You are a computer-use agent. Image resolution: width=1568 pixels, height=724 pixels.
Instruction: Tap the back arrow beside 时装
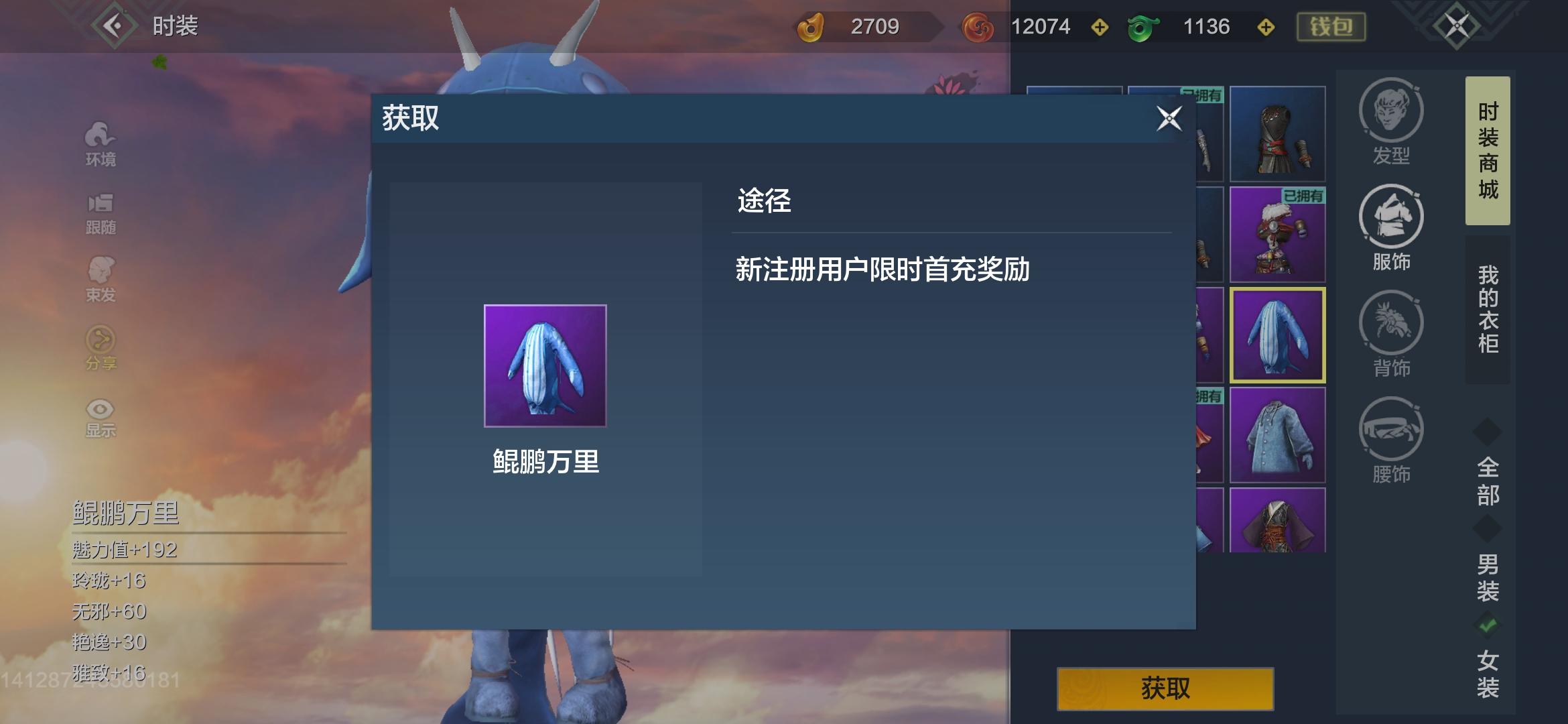pos(115,27)
